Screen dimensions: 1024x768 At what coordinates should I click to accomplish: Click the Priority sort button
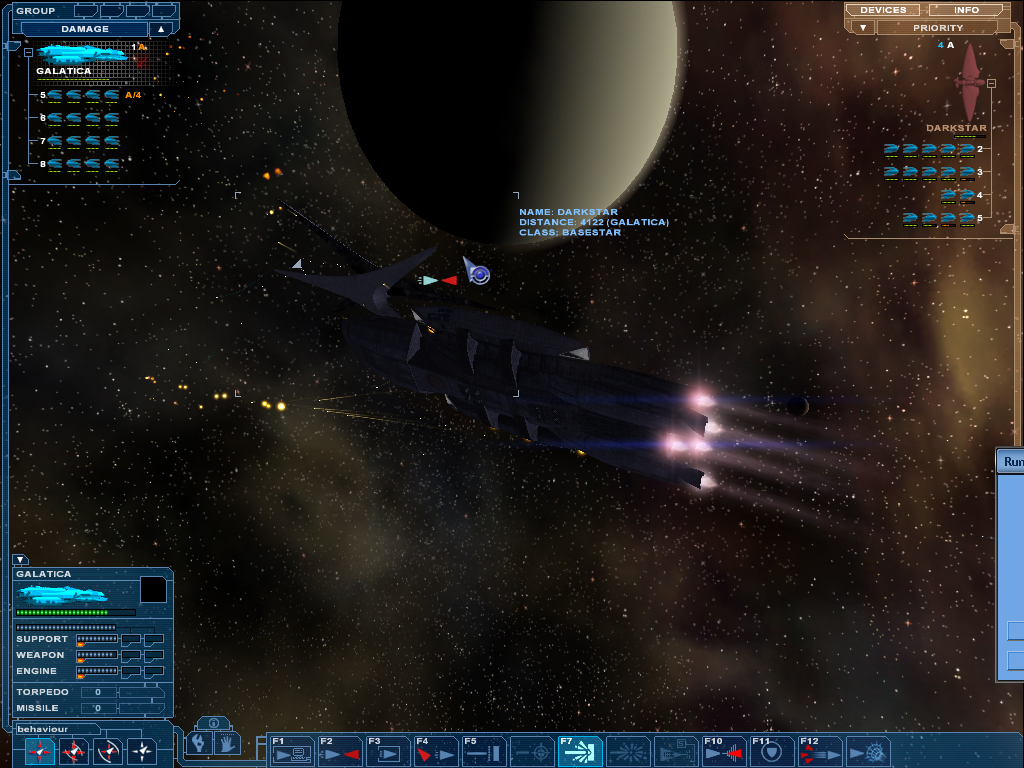[x=938, y=28]
